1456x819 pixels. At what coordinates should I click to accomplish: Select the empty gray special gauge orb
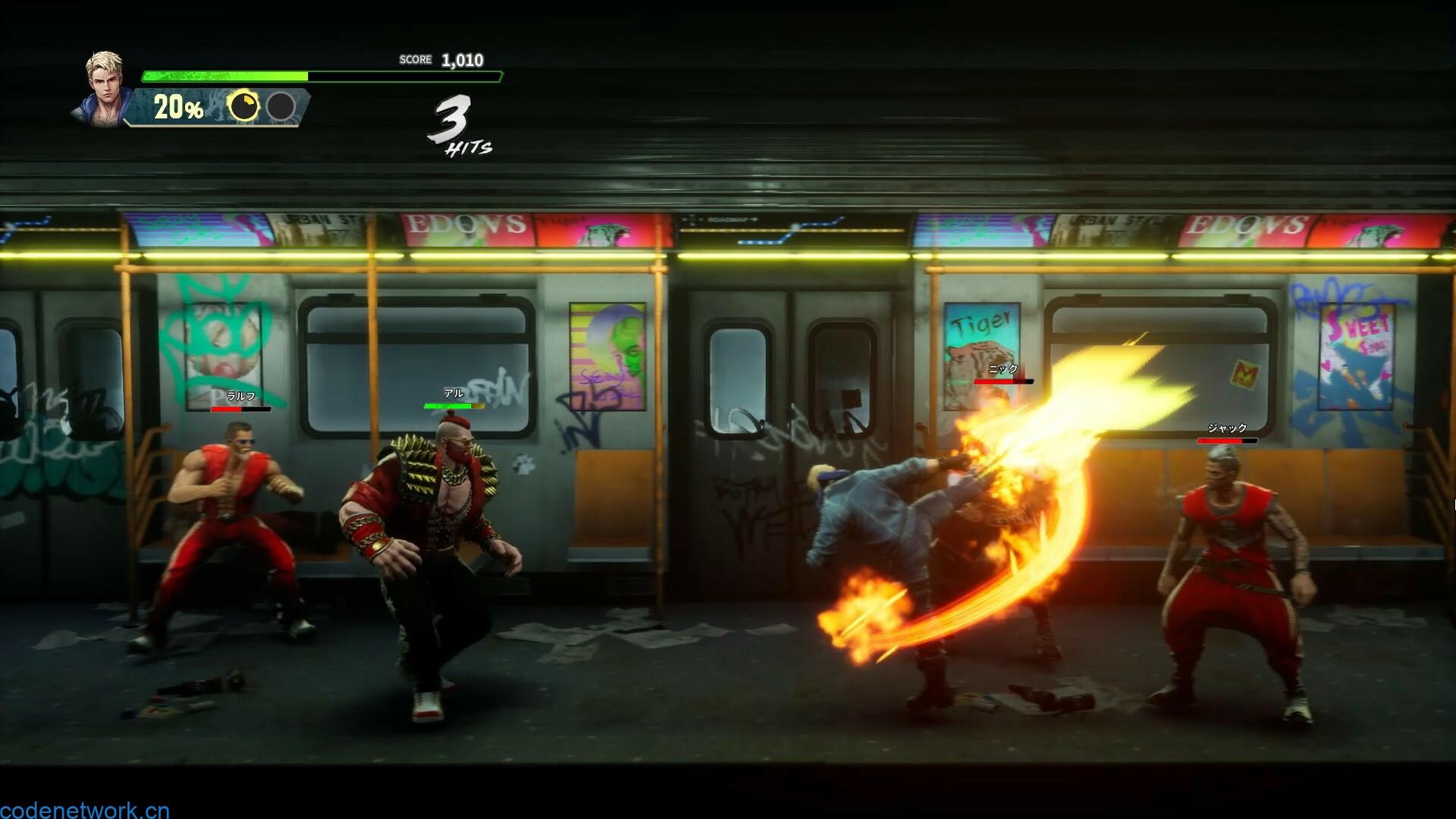281,107
